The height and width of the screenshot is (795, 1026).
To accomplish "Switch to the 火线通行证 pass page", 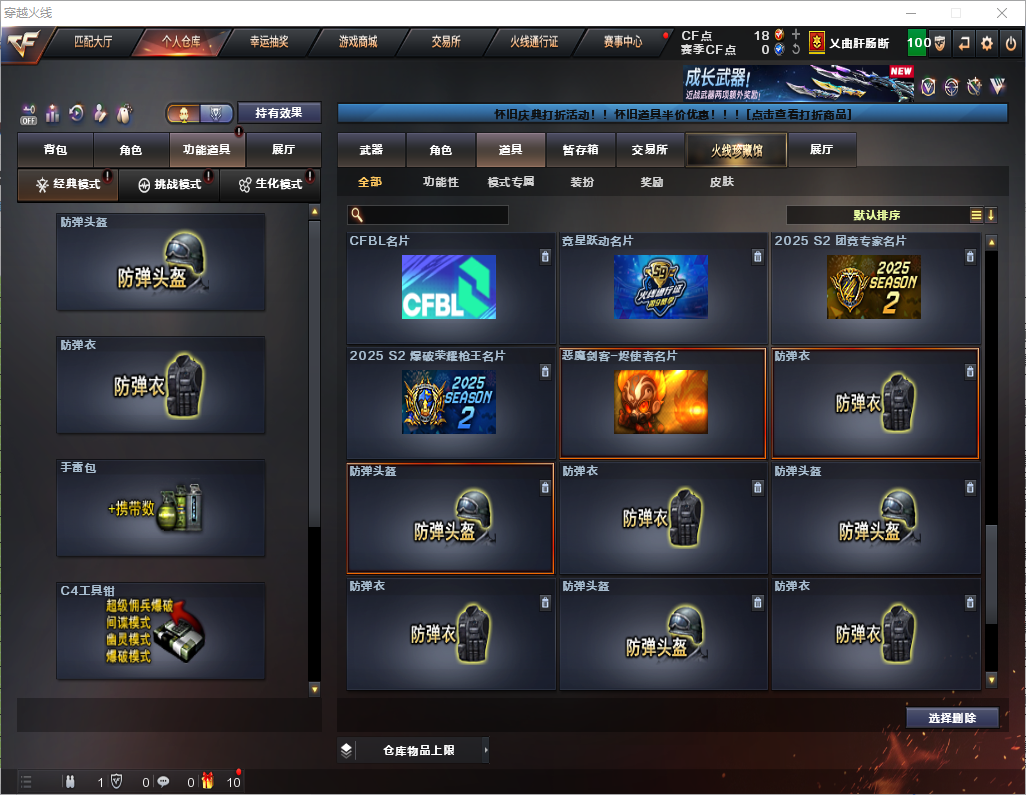I will coord(534,42).
